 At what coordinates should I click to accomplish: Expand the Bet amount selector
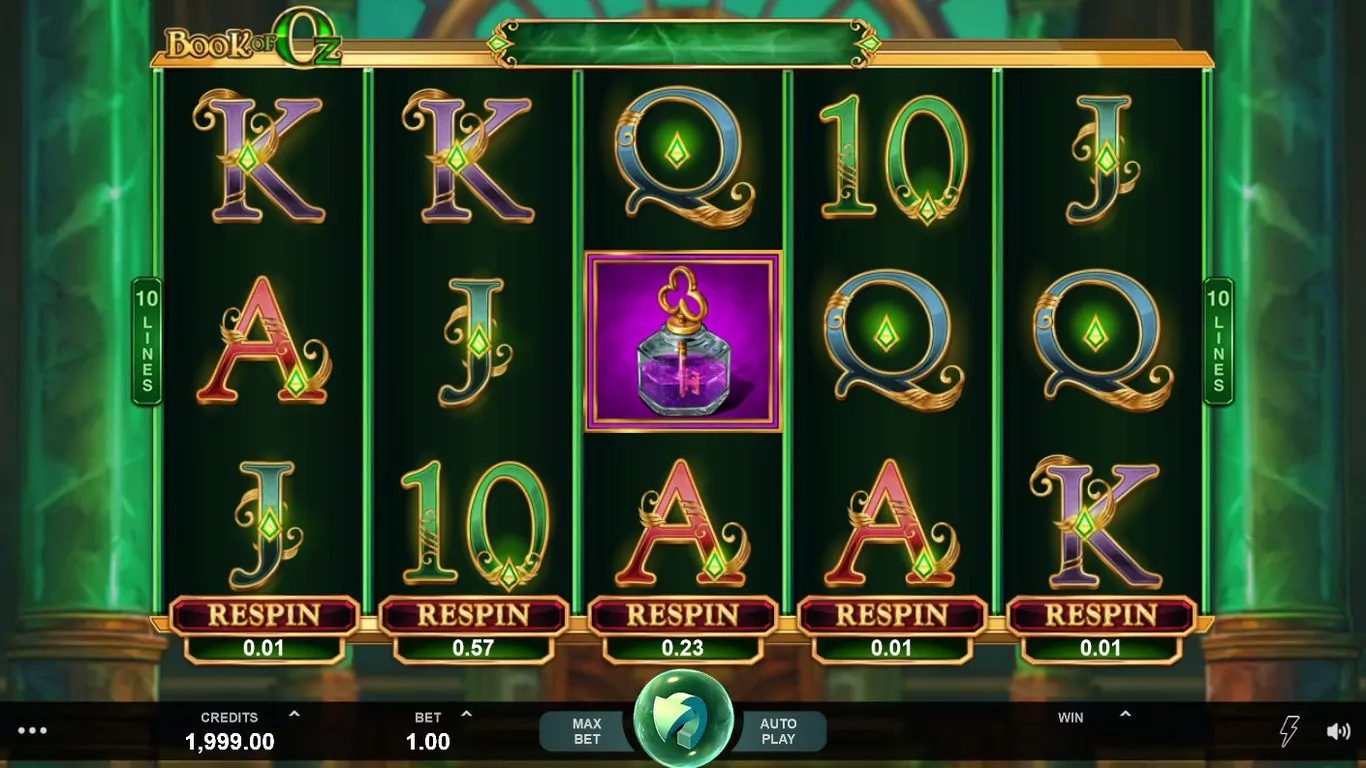click(x=466, y=715)
